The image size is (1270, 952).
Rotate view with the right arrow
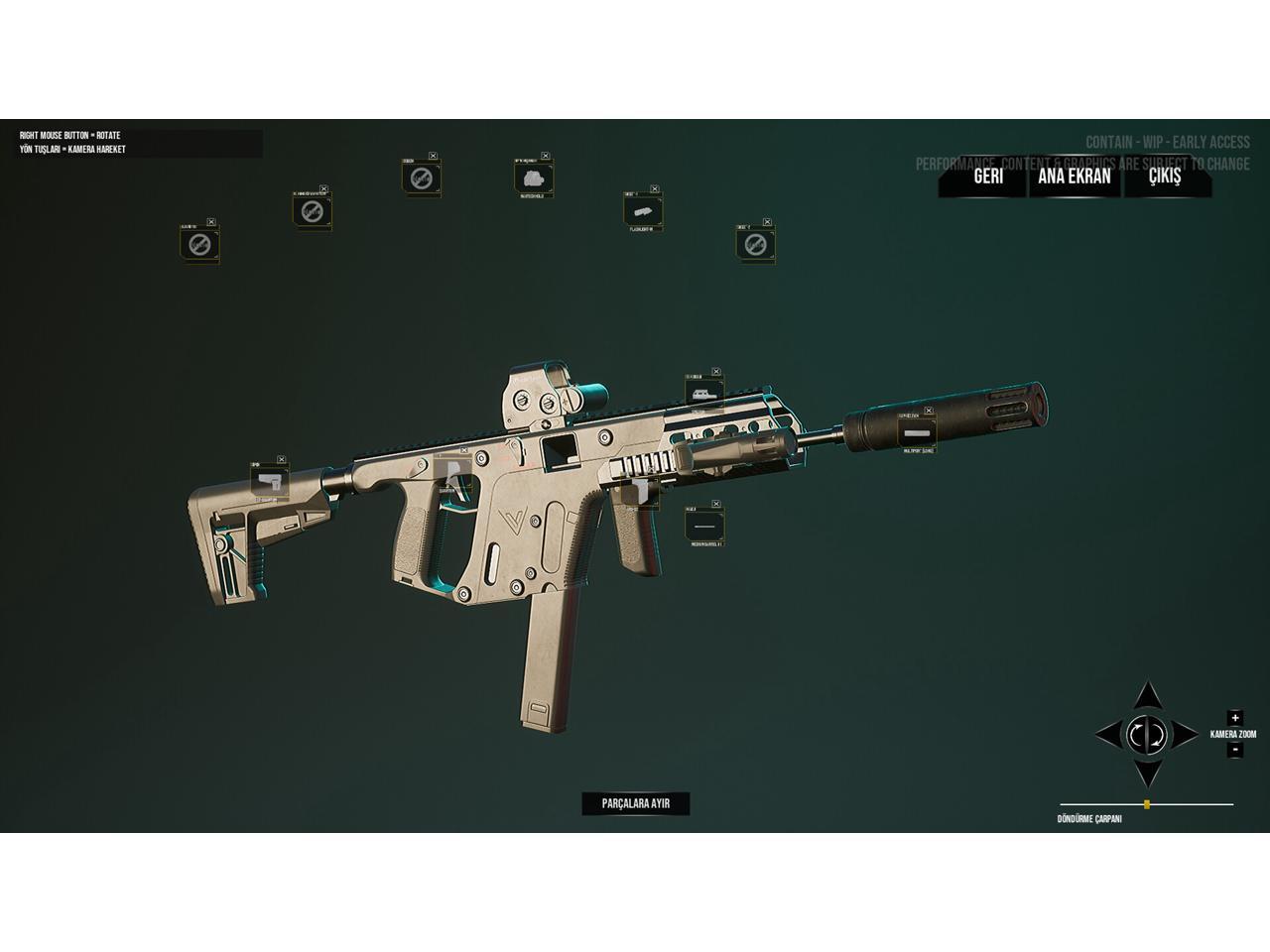[x=1184, y=735]
